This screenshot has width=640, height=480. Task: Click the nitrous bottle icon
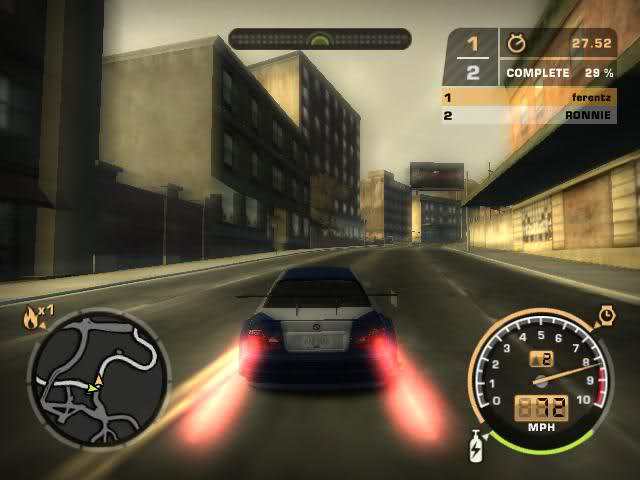tap(476, 447)
